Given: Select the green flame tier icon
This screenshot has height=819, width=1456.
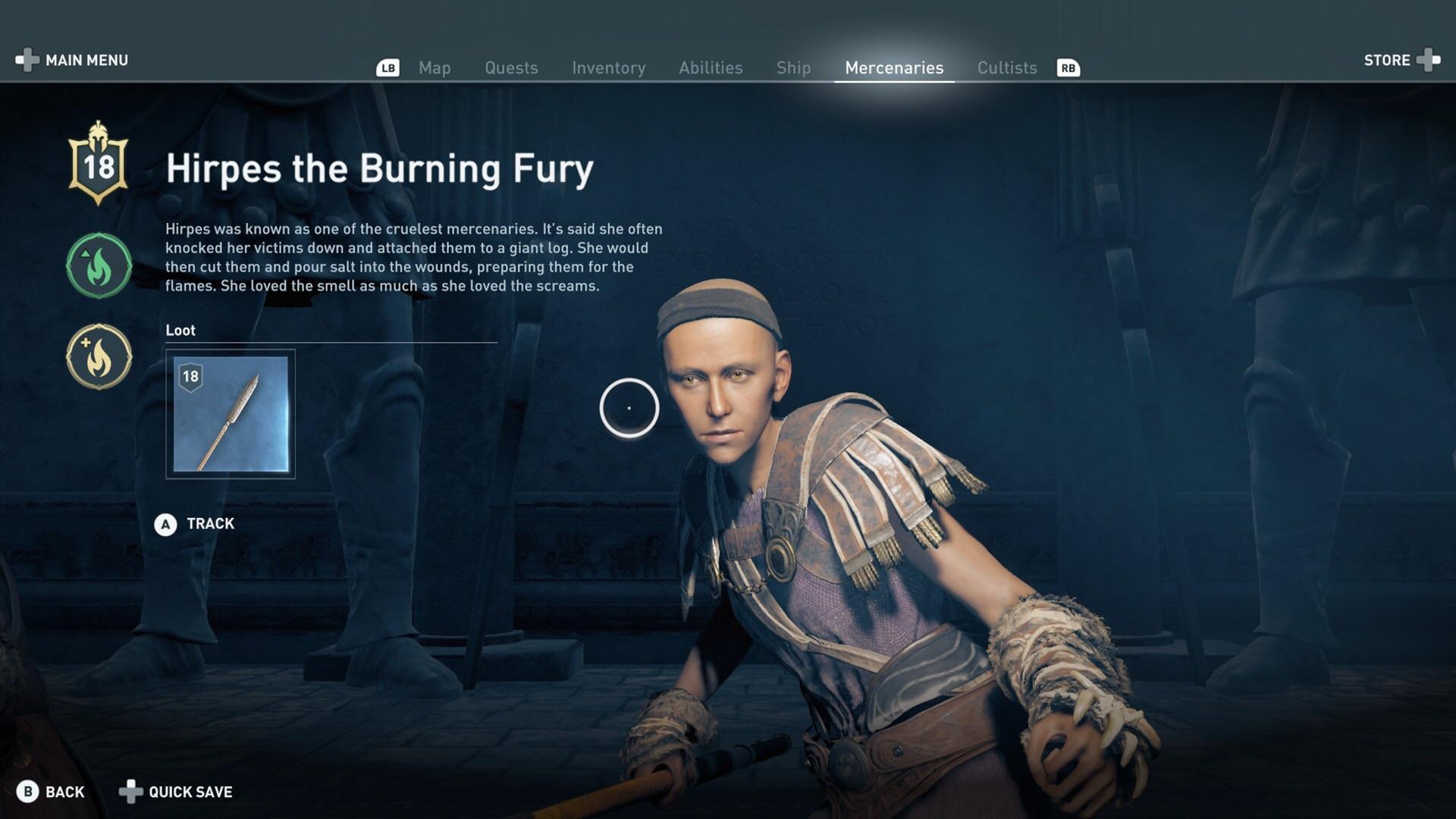Looking at the screenshot, I should 98,265.
